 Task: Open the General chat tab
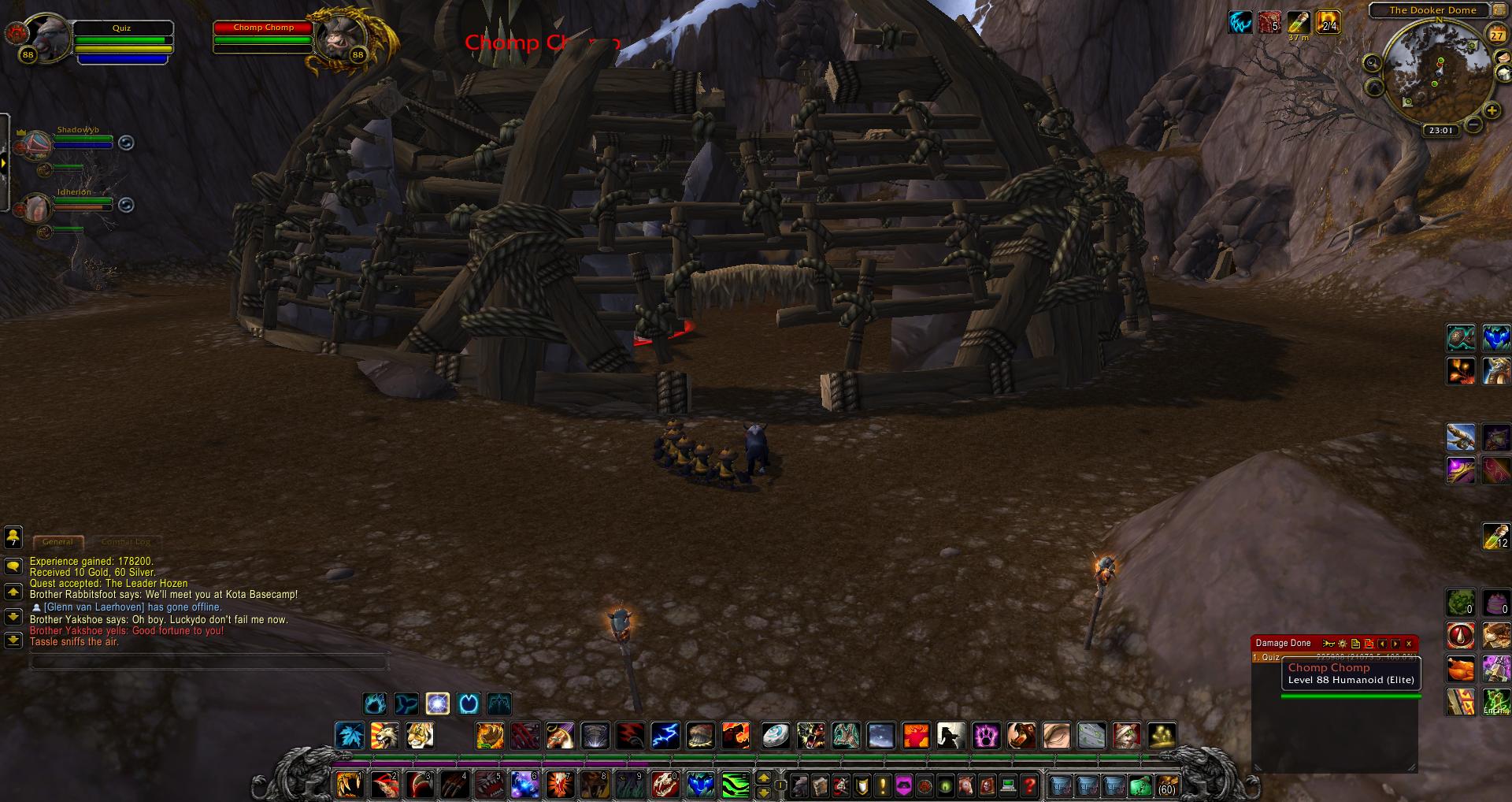point(58,542)
